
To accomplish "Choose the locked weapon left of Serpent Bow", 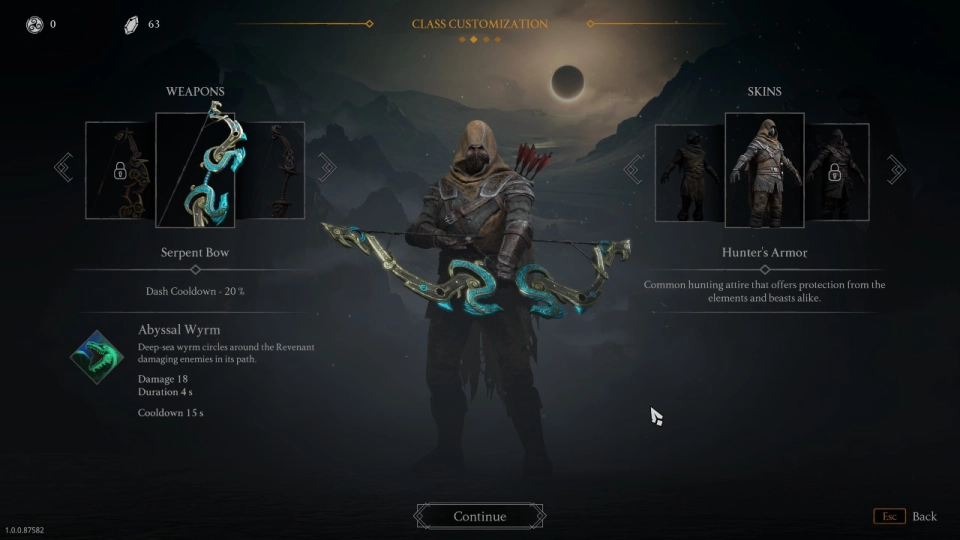I will pos(120,170).
